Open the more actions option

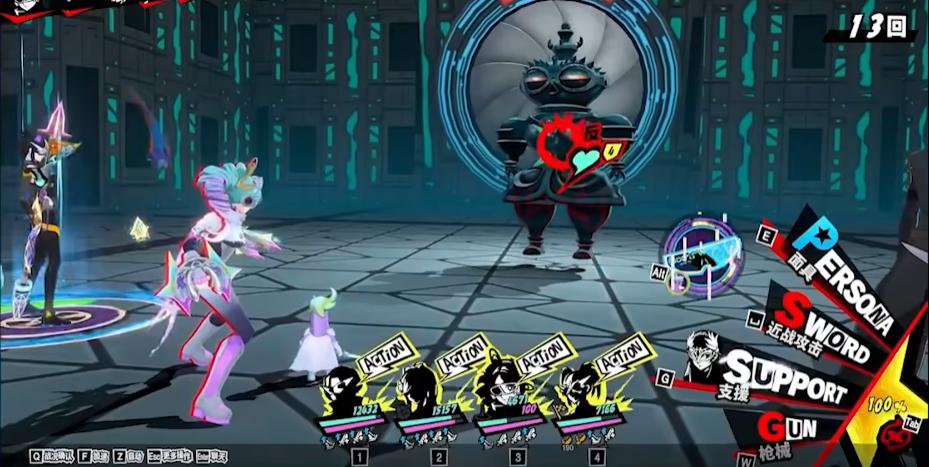[x=171, y=456]
